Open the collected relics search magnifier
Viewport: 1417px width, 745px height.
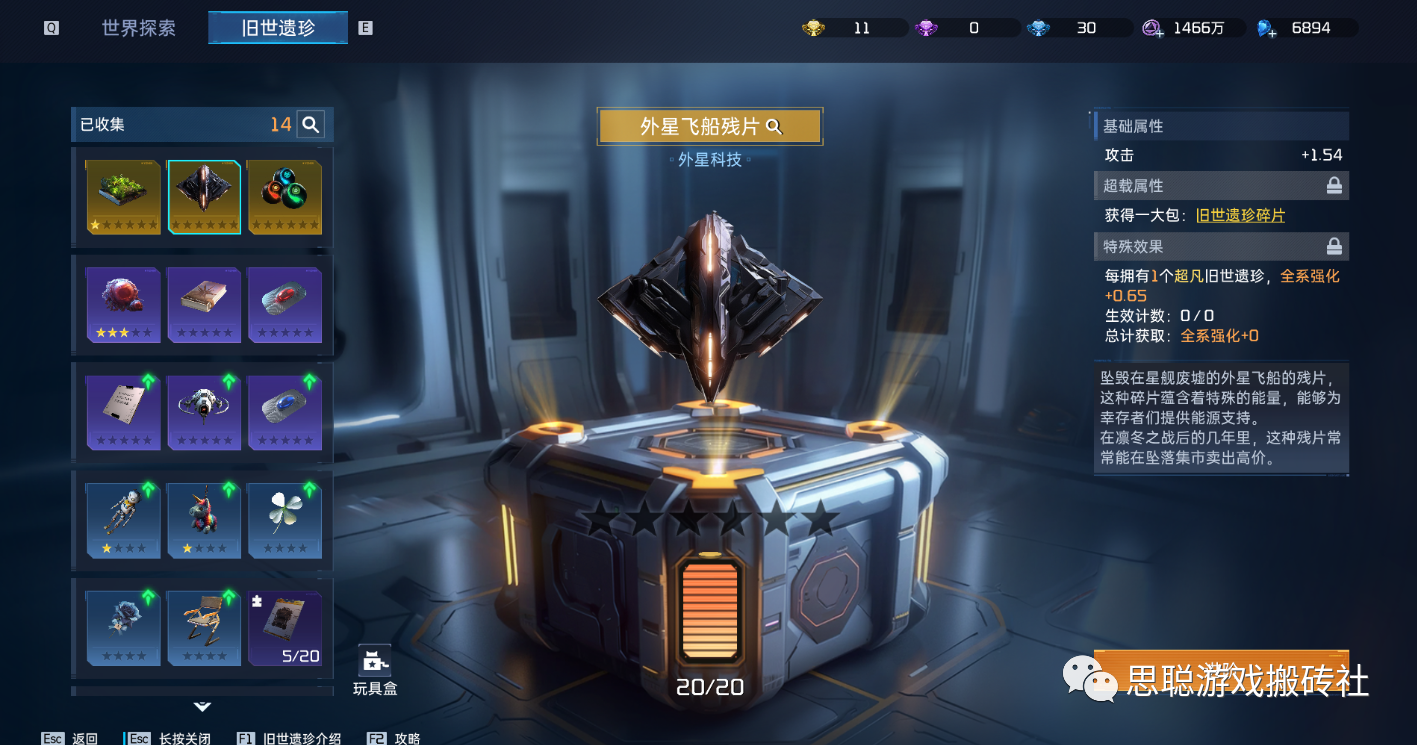tap(311, 125)
